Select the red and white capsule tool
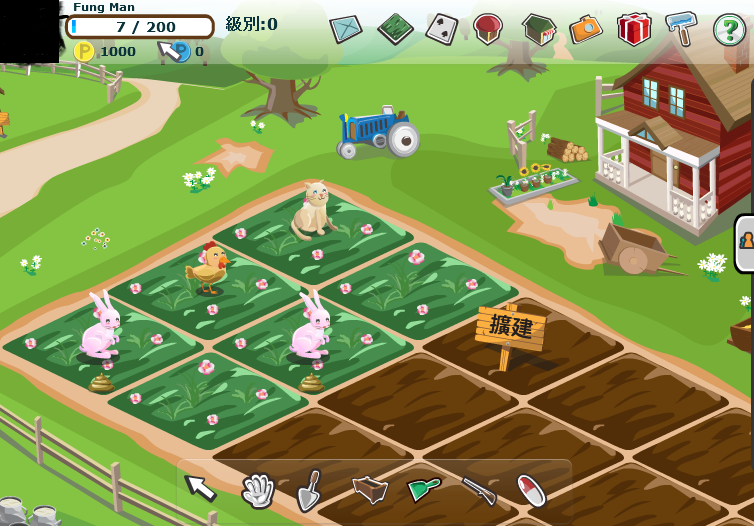 point(531,490)
